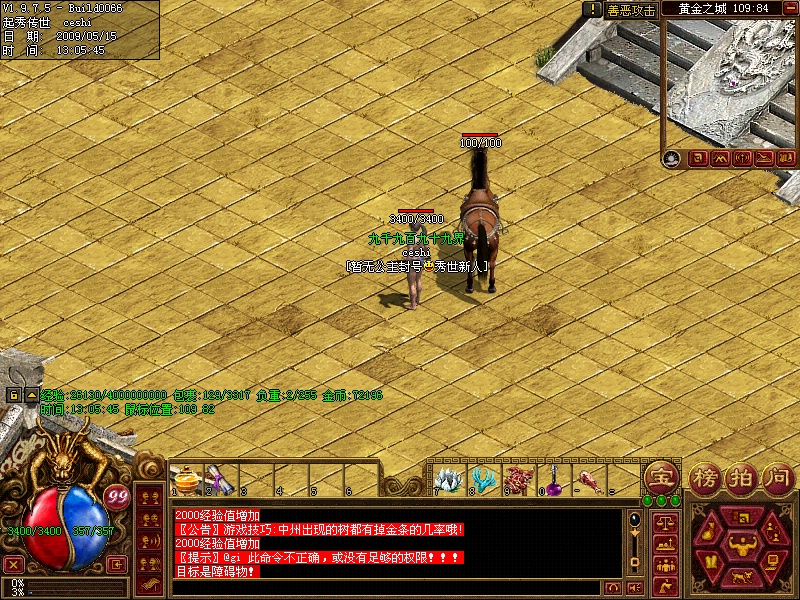Screen dimensions: 800x600
Task: Open the 问 help button
Action: [776, 478]
